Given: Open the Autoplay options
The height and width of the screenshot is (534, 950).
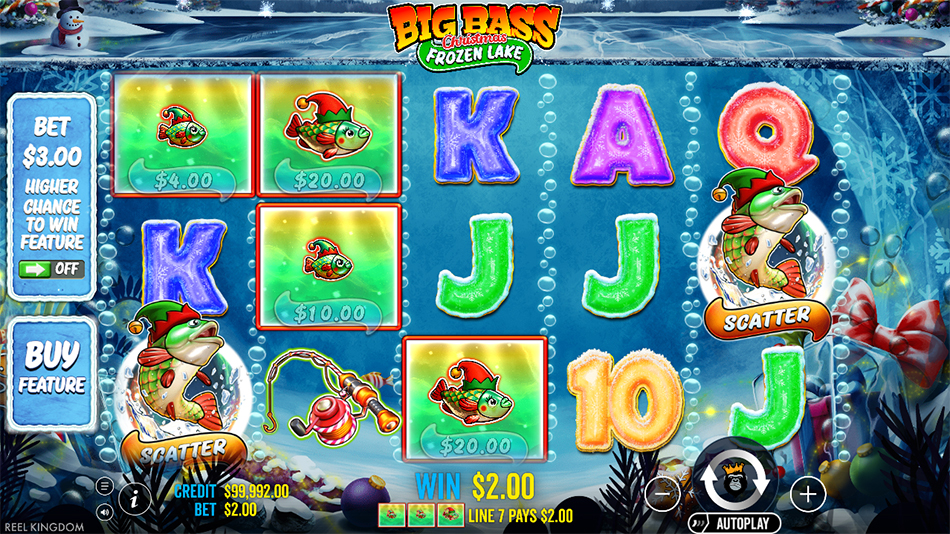Looking at the screenshot, I should pos(734,523).
